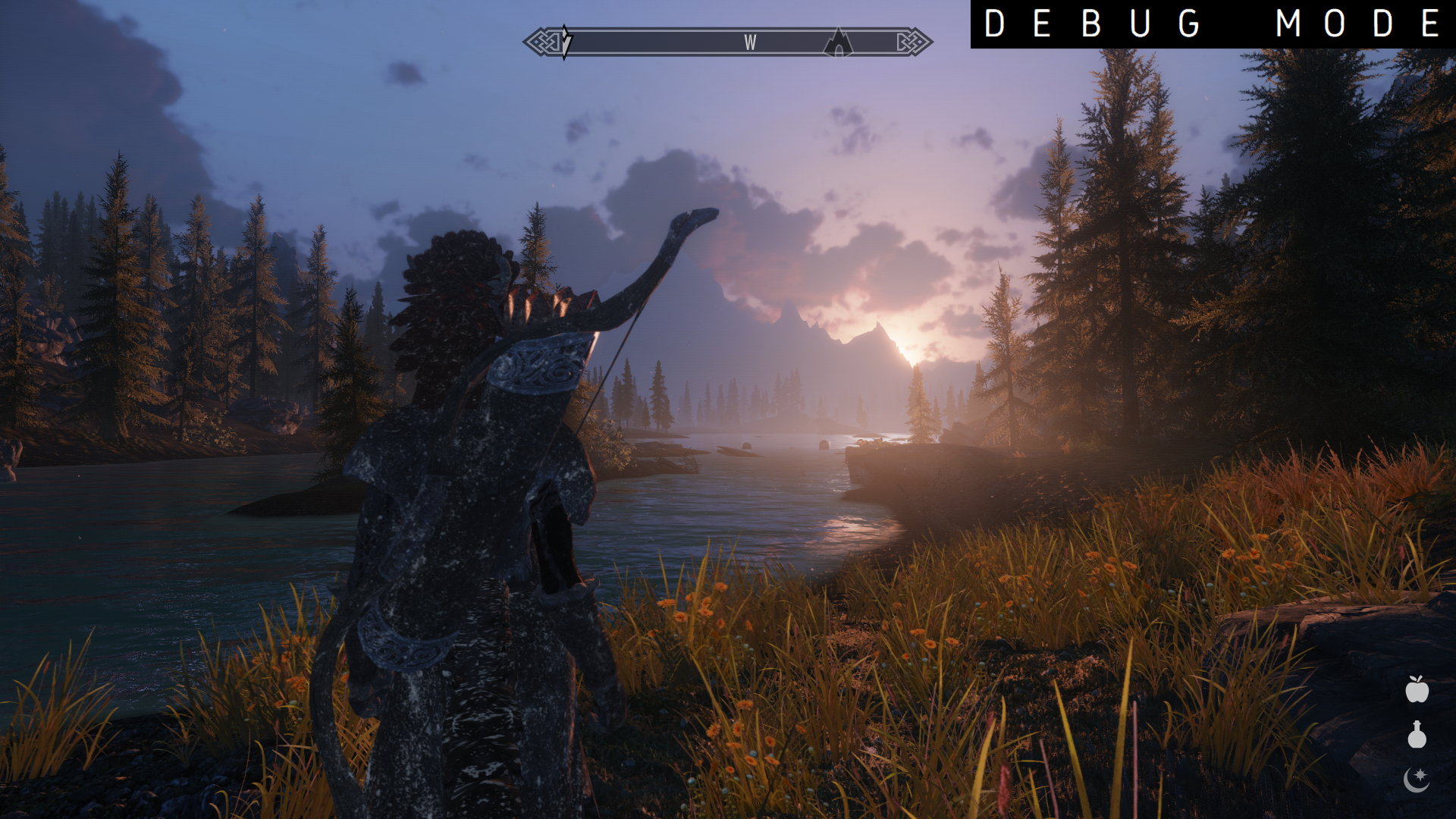This screenshot has width=1456, height=819.
Task: Select the potion bottle thirst icon
Action: pos(1417,735)
